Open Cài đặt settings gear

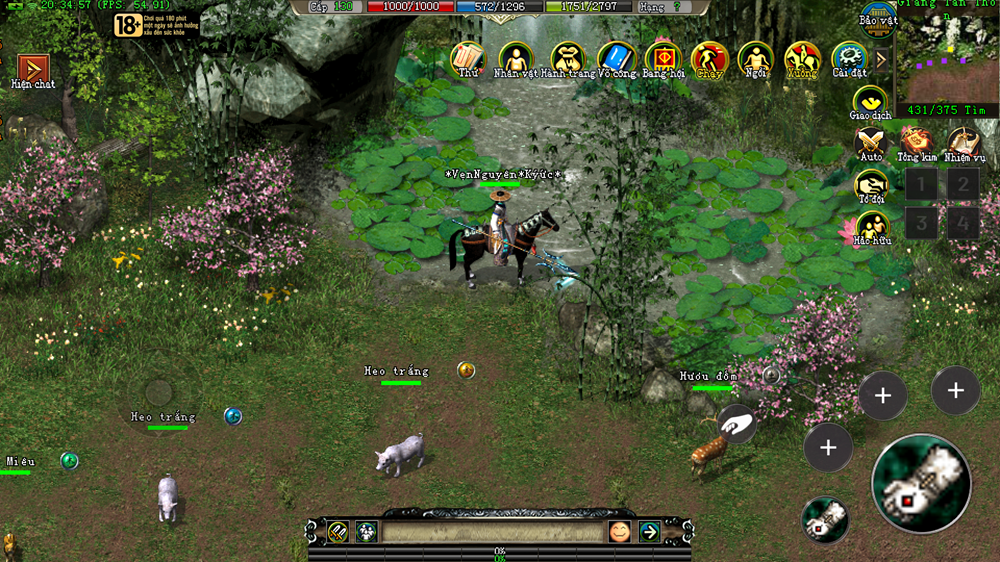pos(848,57)
